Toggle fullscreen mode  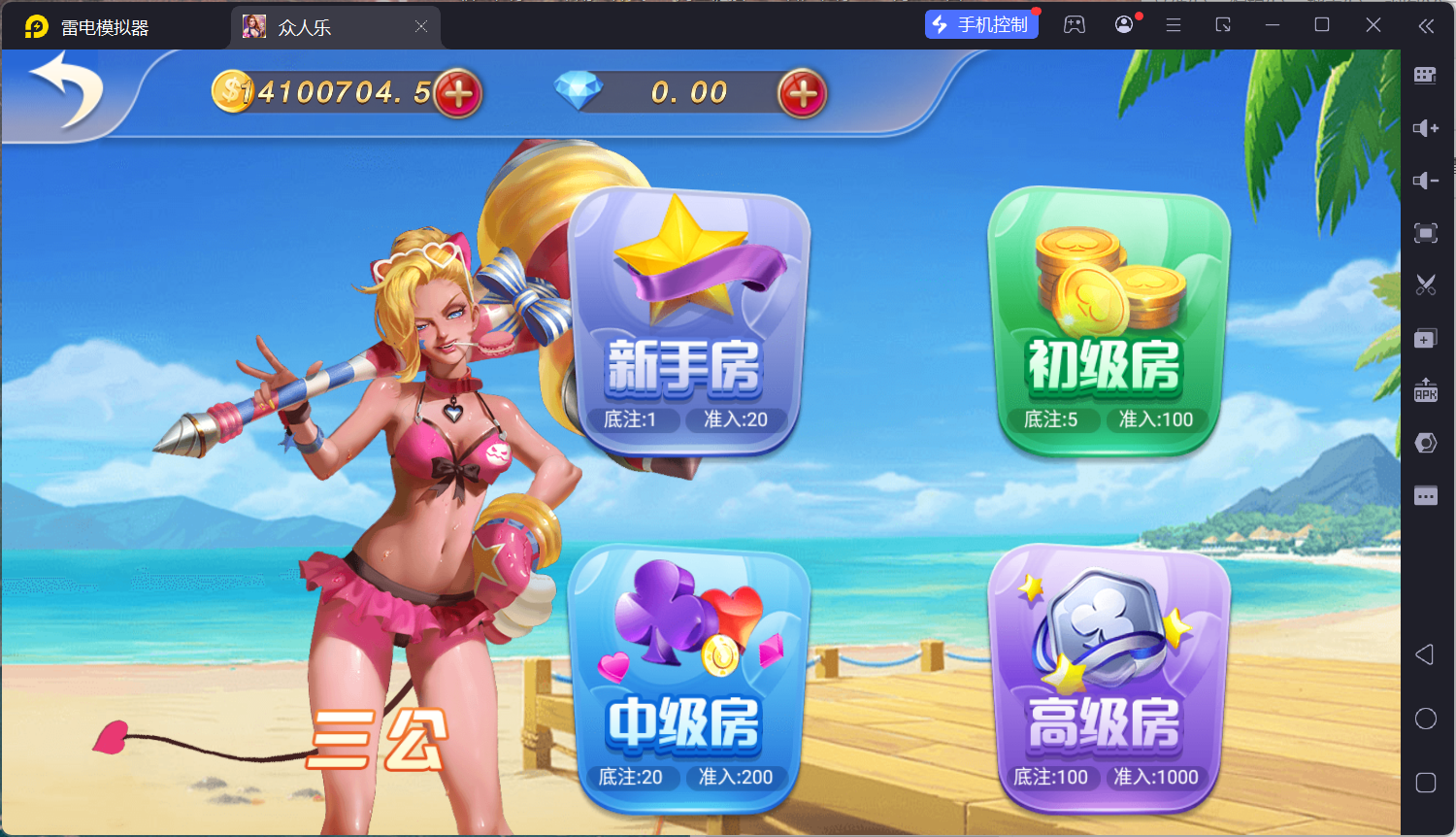click(1425, 233)
